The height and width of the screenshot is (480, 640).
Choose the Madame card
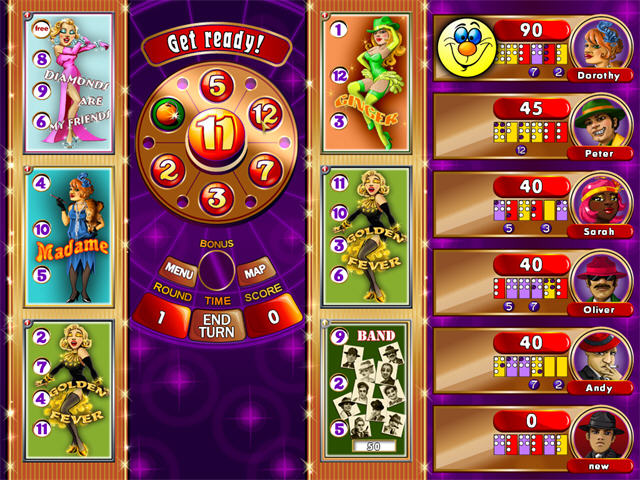coord(69,238)
